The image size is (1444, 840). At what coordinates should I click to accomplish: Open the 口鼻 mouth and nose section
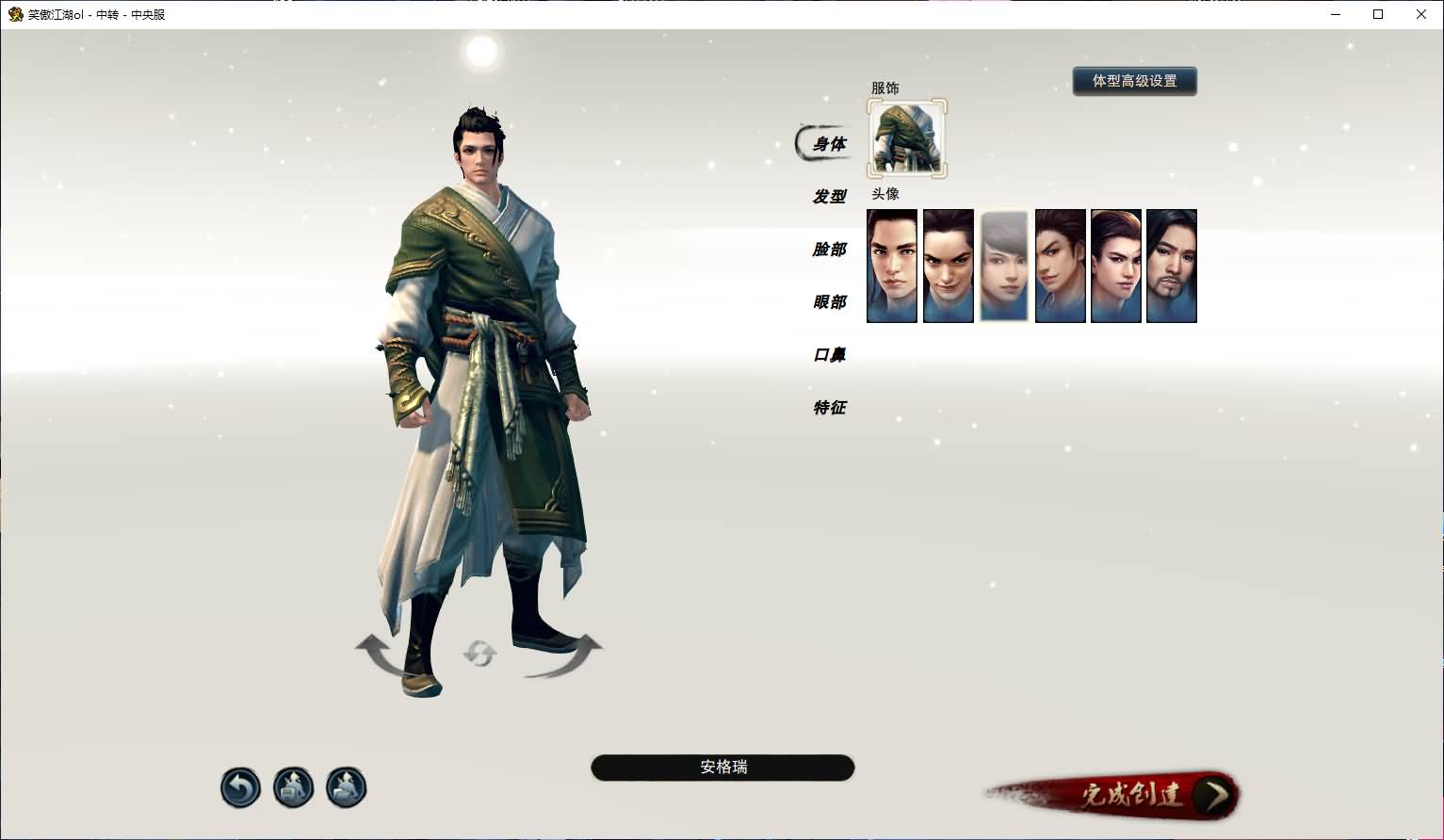point(826,355)
